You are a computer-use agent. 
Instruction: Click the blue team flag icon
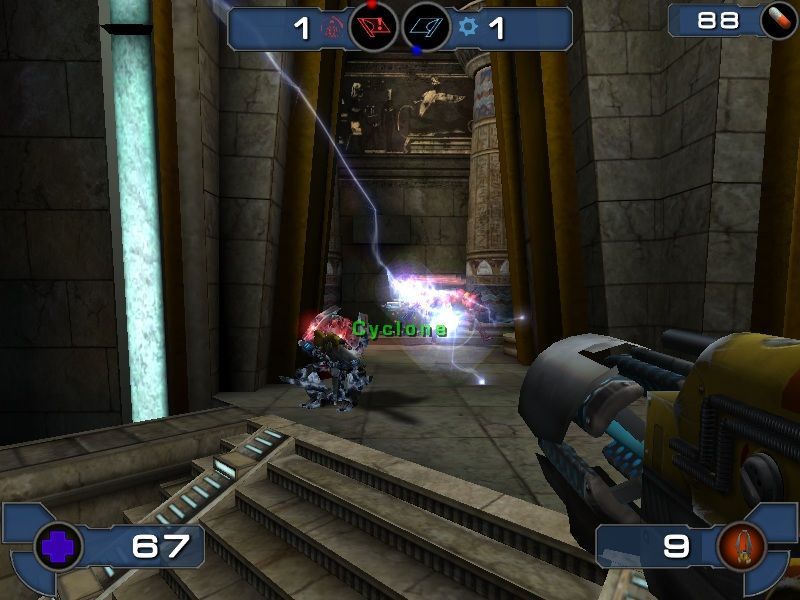coord(426,28)
